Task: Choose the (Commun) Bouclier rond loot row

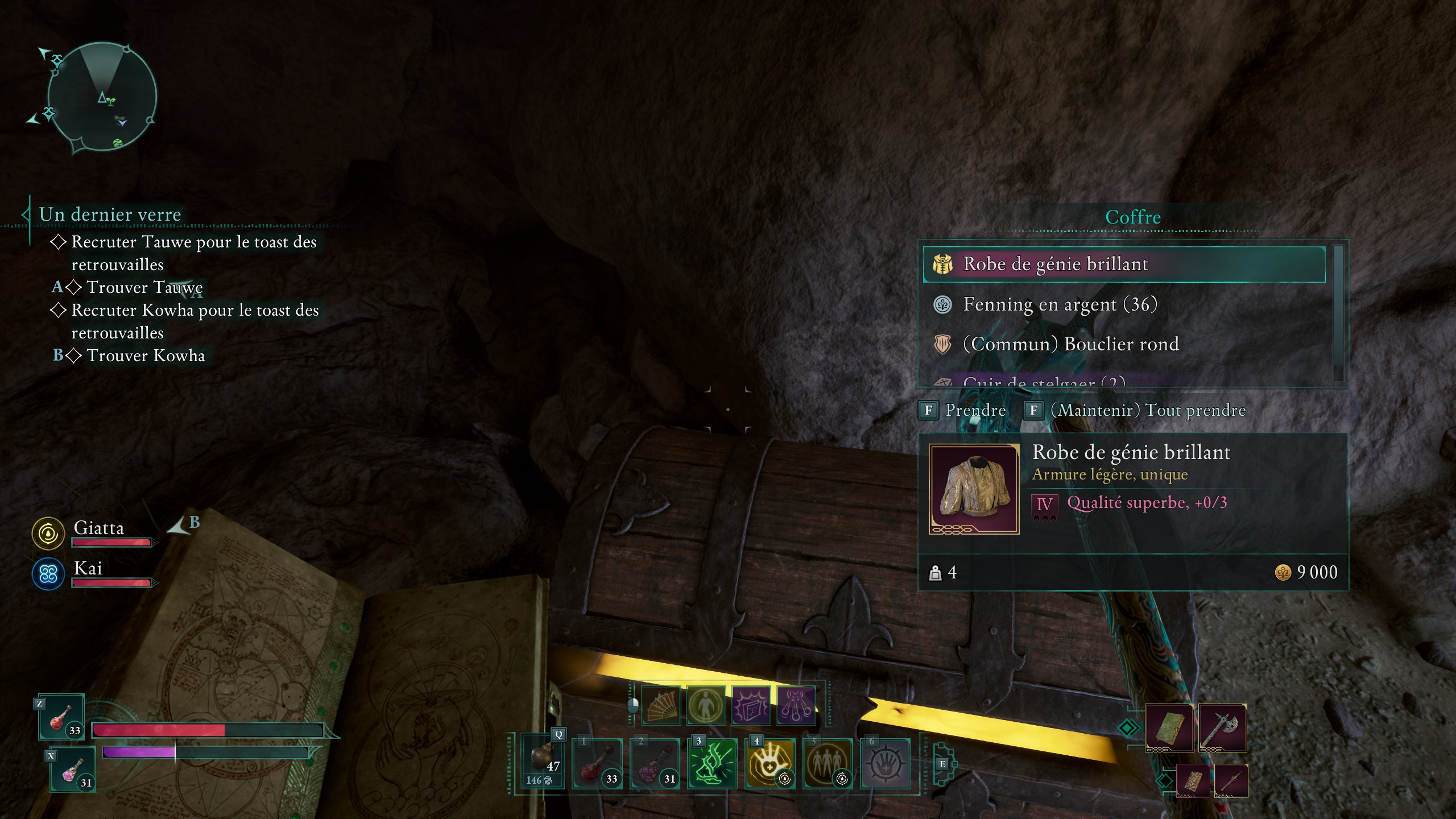Action: pos(1070,344)
